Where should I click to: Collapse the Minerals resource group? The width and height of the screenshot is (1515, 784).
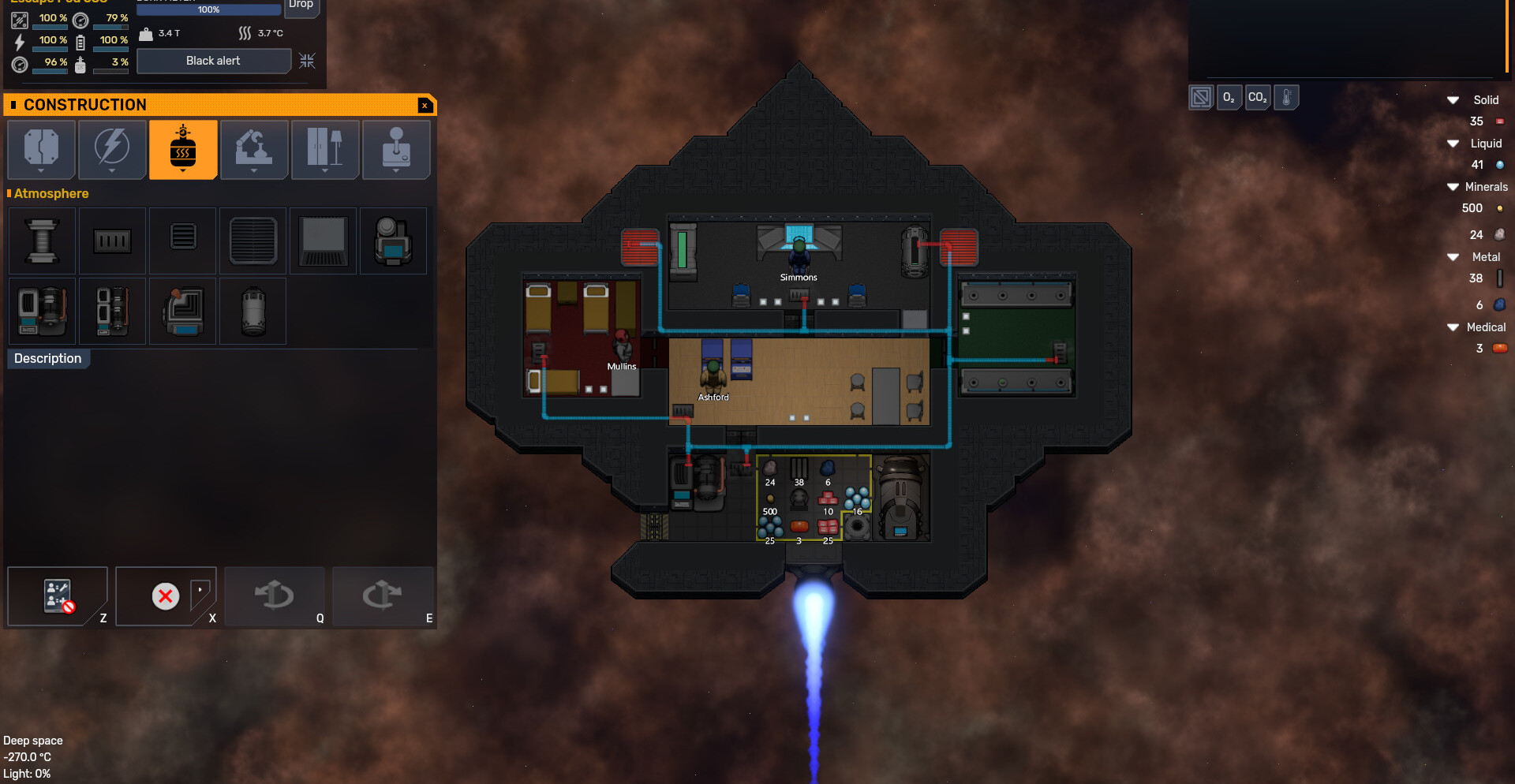tap(1453, 187)
